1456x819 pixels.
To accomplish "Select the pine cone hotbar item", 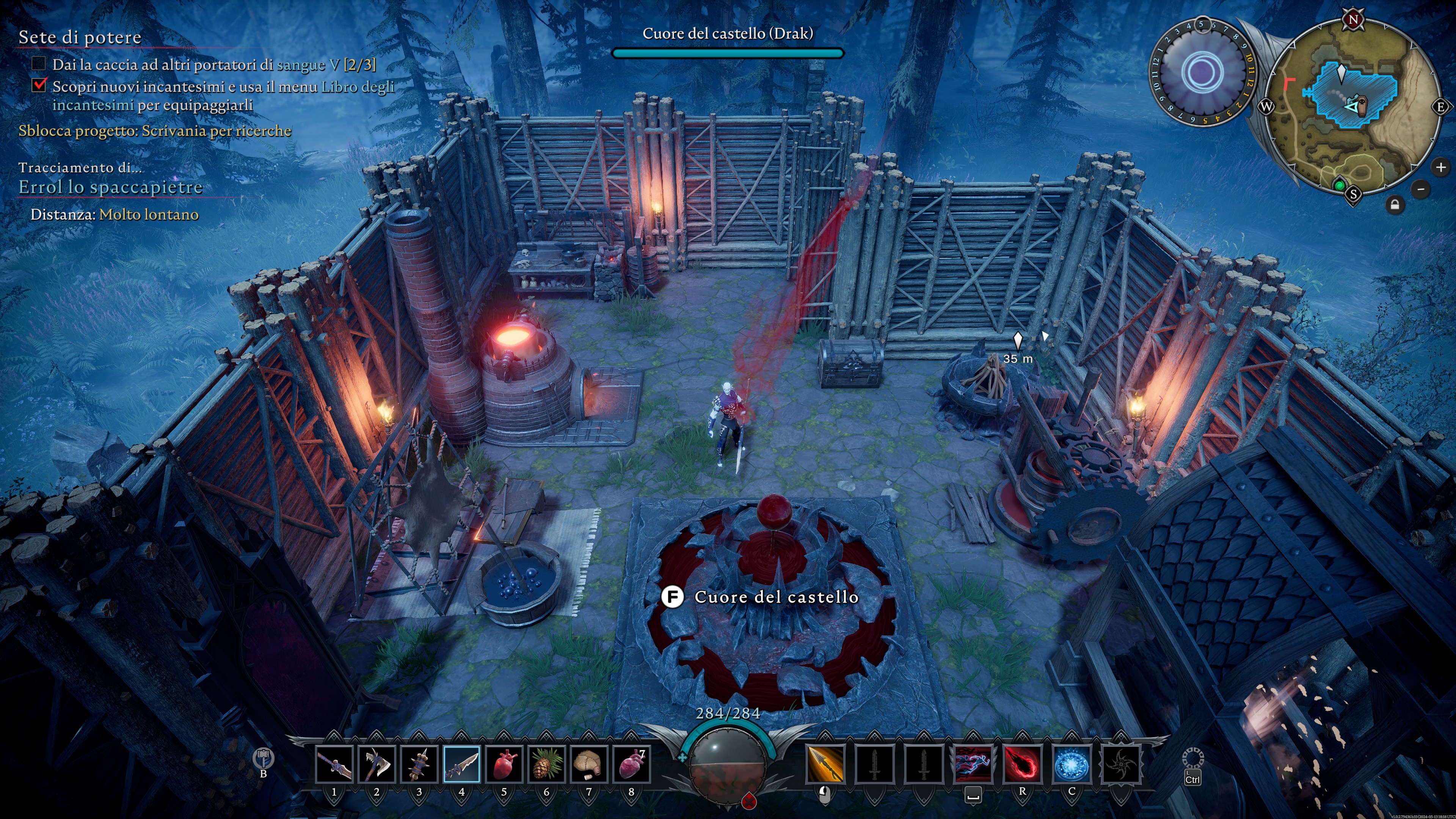I will [x=546, y=764].
